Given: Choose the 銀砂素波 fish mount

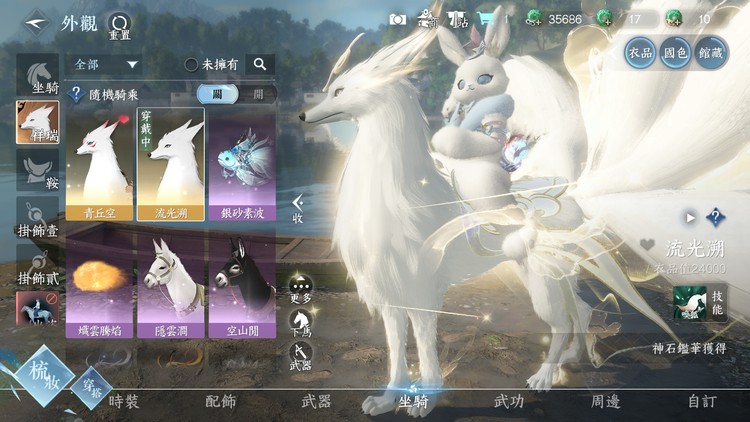Looking at the screenshot, I should click(x=240, y=162).
